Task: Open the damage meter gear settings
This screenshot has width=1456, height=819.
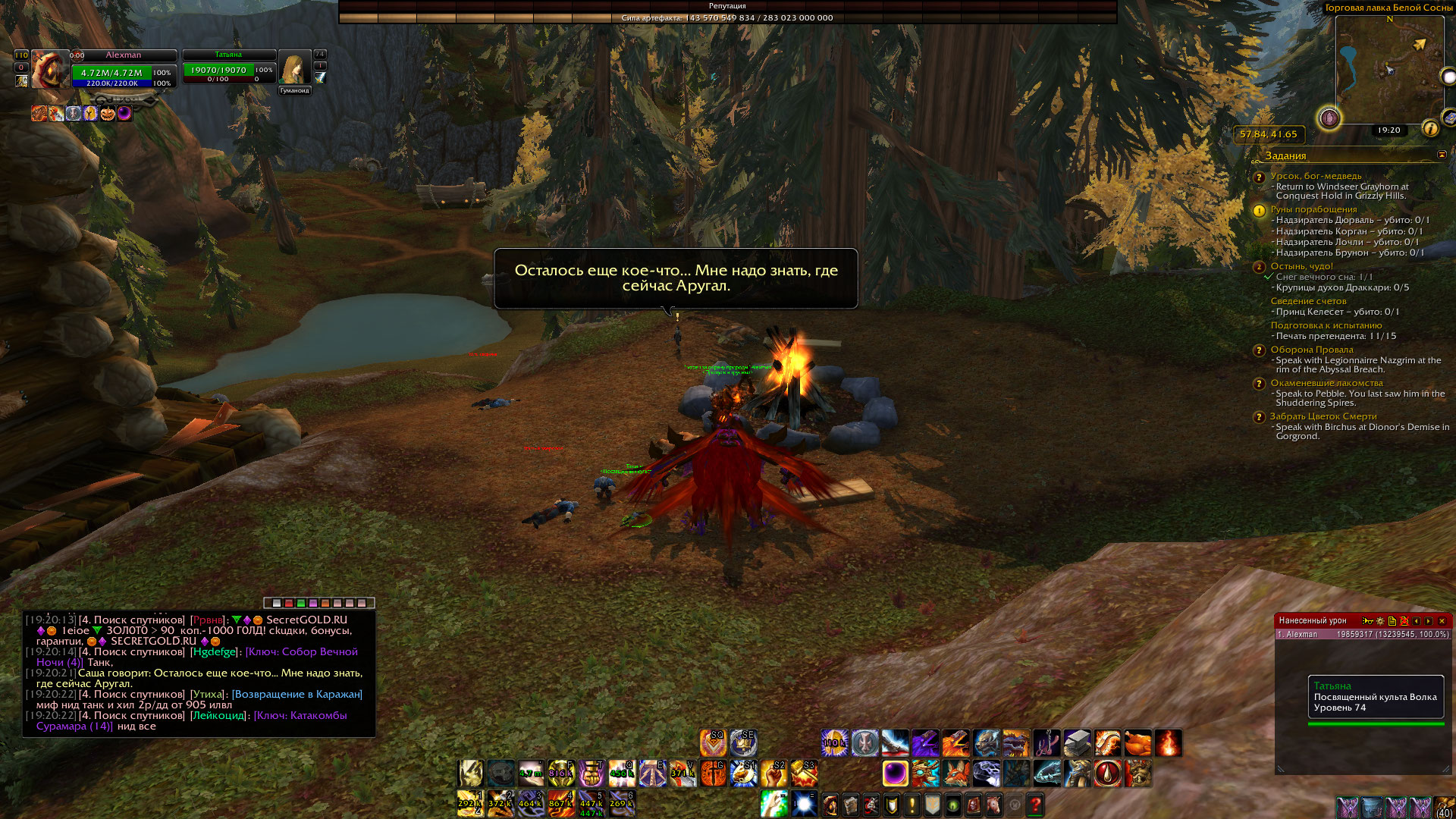Action: click(1380, 621)
